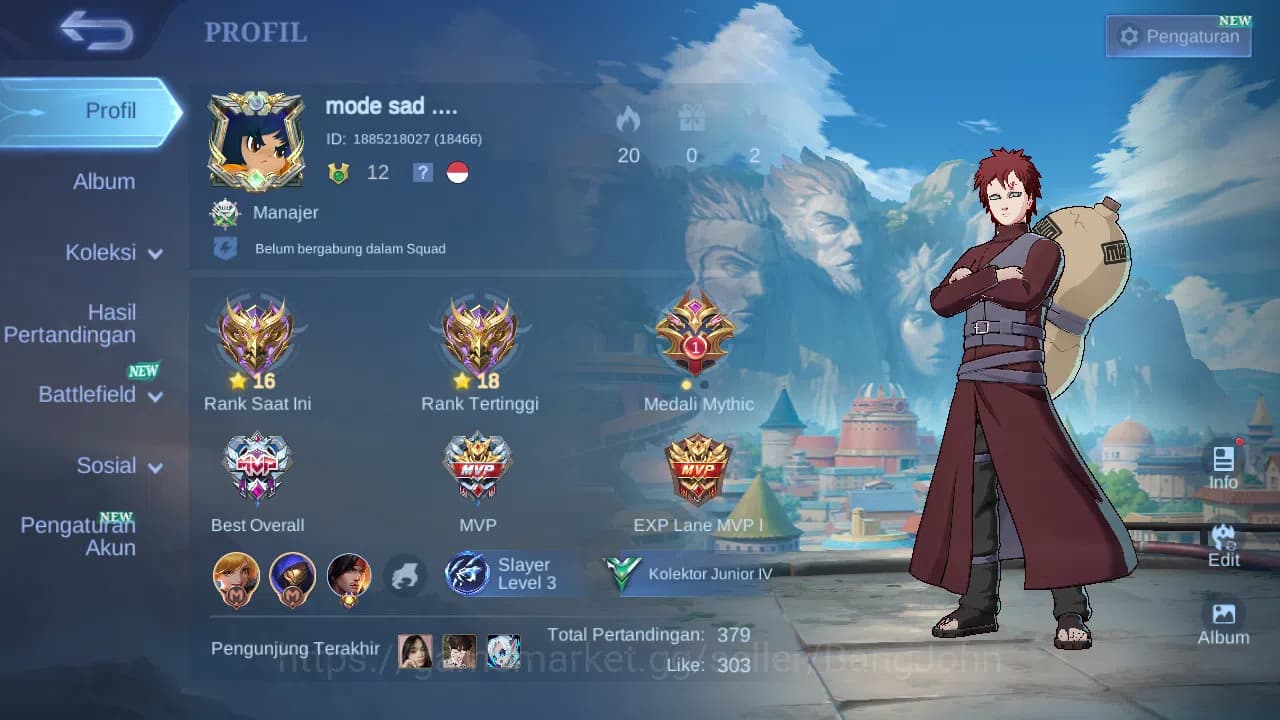Open the Pengaturan settings button
This screenshot has width=1280, height=720.
click(x=1177, y=36)
